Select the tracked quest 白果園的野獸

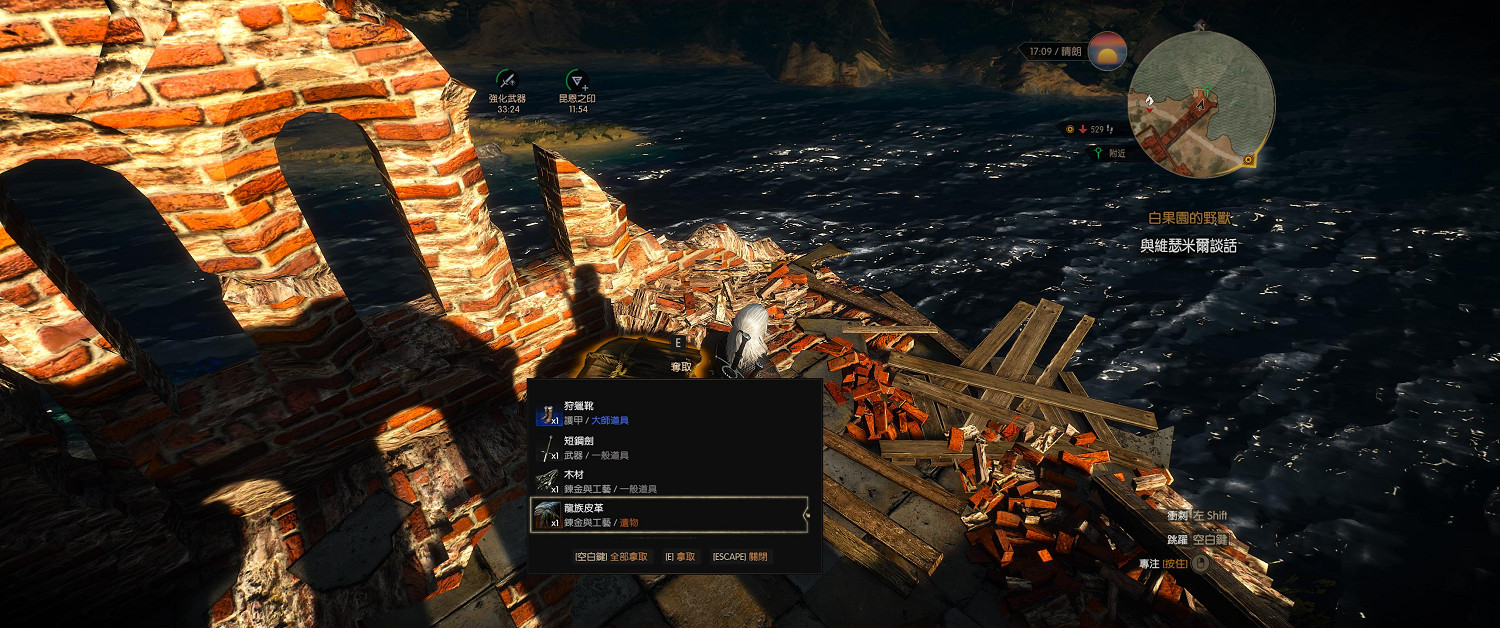[1192, 217]
